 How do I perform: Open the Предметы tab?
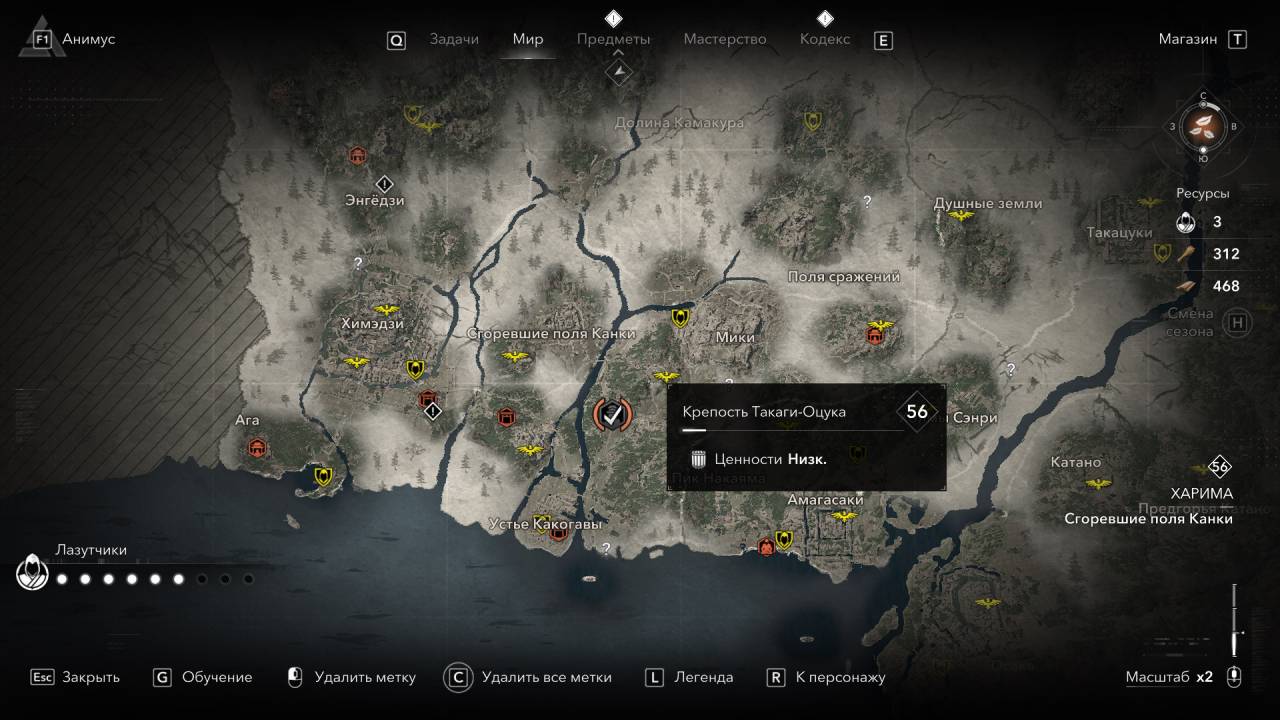coord(613,39)
